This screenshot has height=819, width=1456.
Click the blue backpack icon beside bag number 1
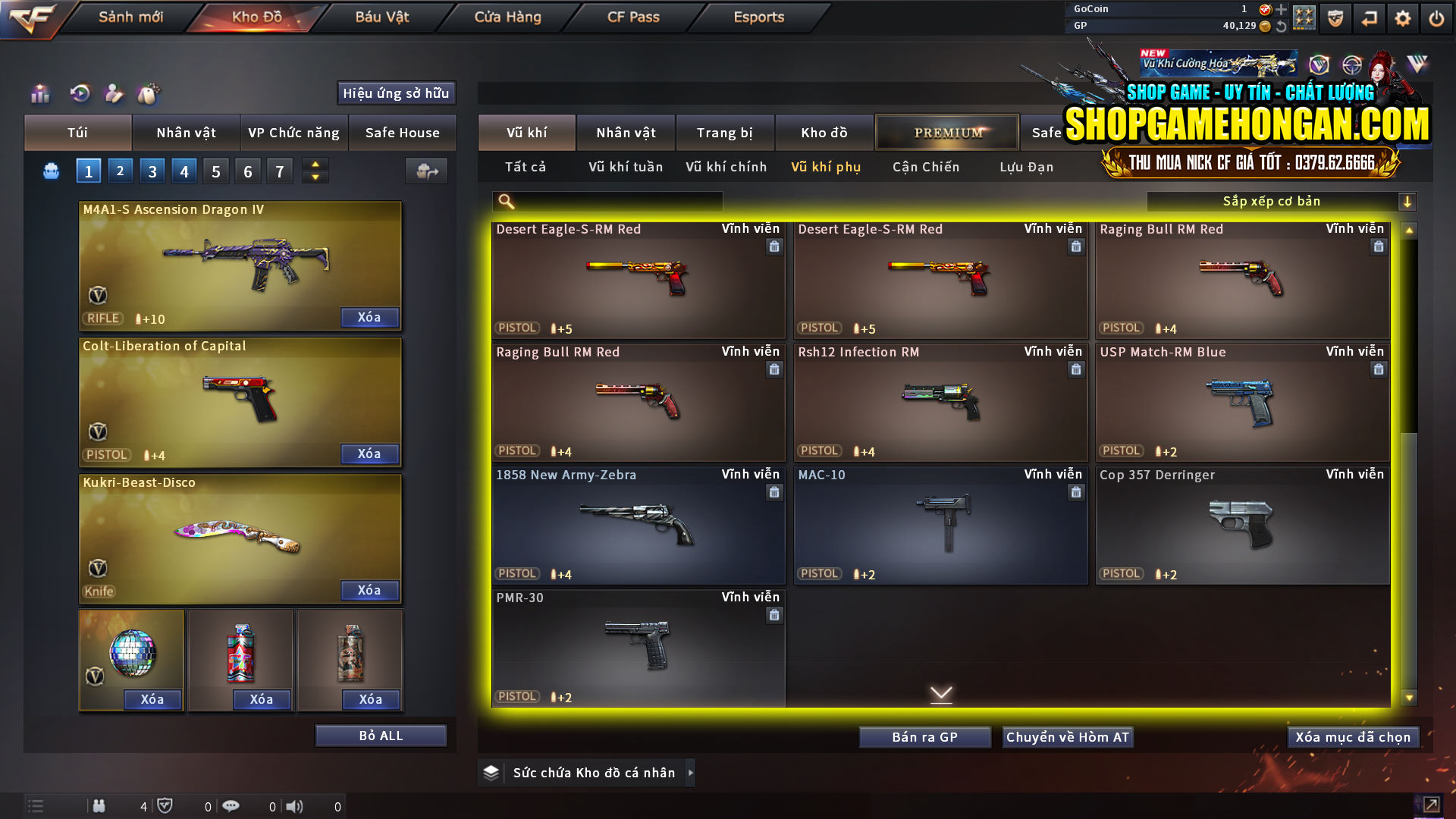coord(51,171)
